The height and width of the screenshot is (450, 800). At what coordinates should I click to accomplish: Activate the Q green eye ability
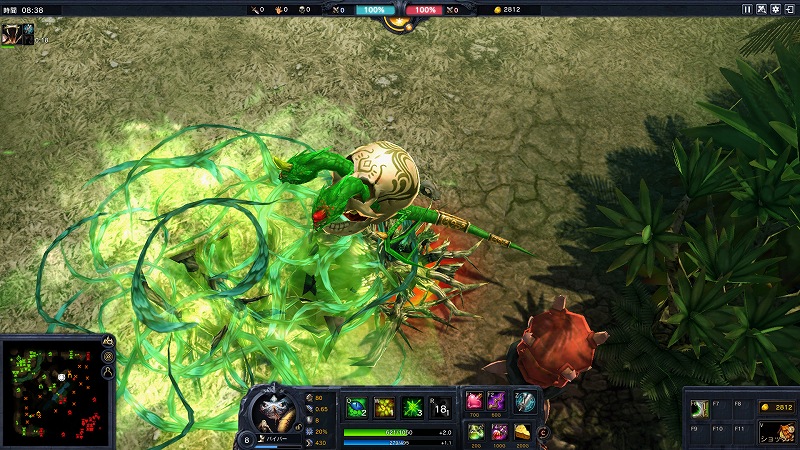click(x=356, y=407)
